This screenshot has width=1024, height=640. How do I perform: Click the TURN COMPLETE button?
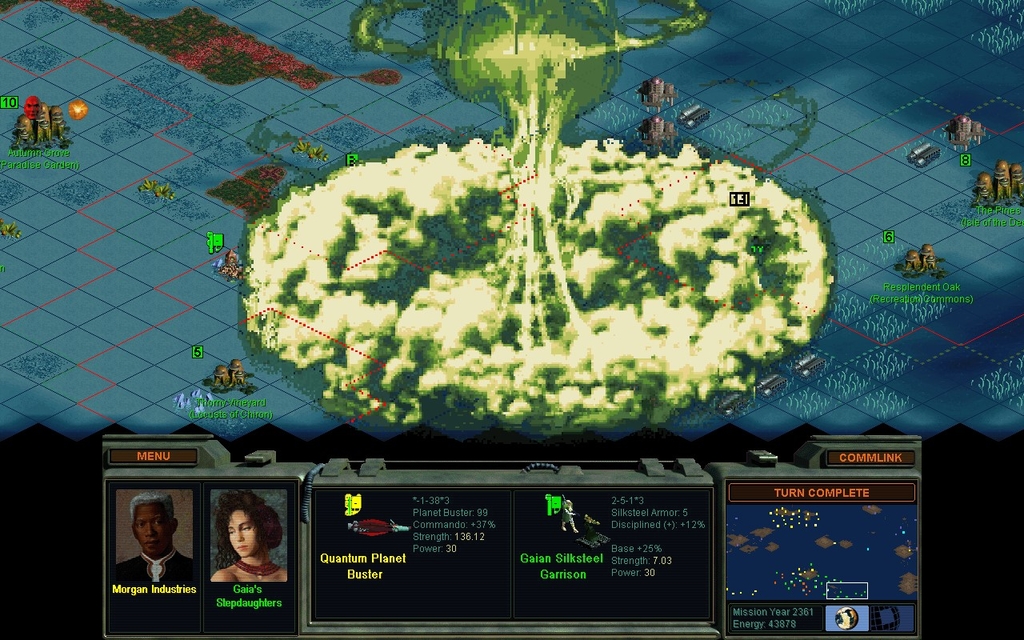[821, 493]
